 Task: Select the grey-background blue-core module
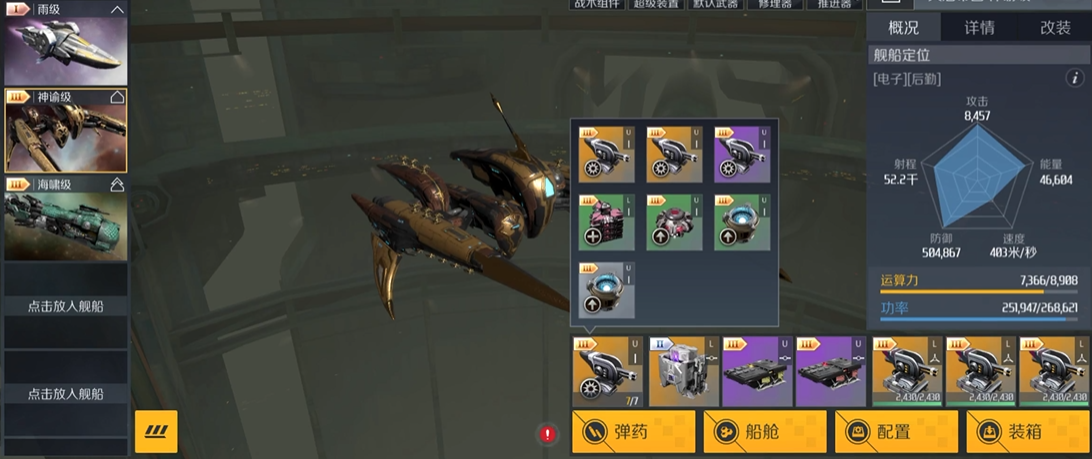(x=606, y=290)
